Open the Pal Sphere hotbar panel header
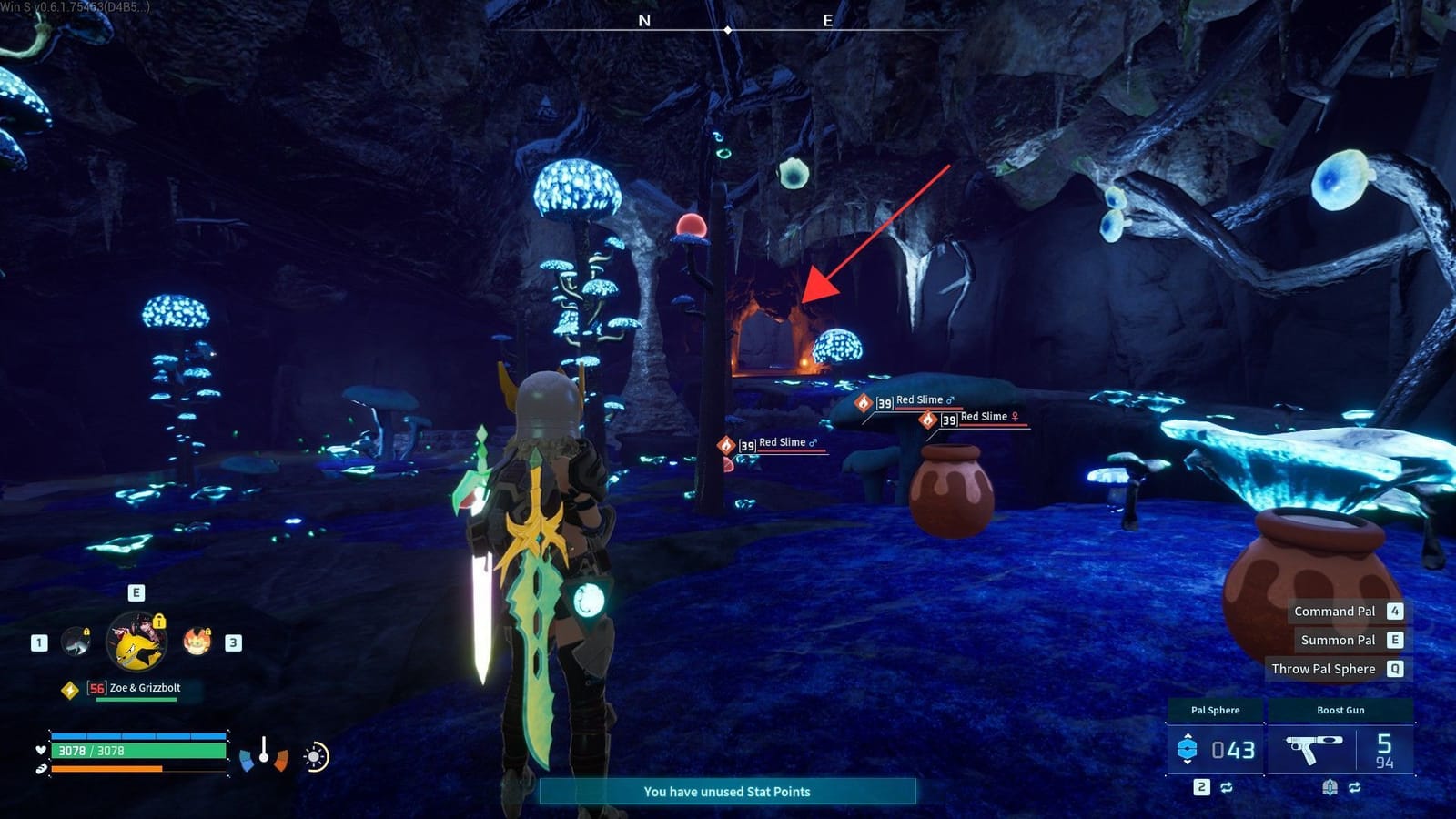 pos(1216,710)
